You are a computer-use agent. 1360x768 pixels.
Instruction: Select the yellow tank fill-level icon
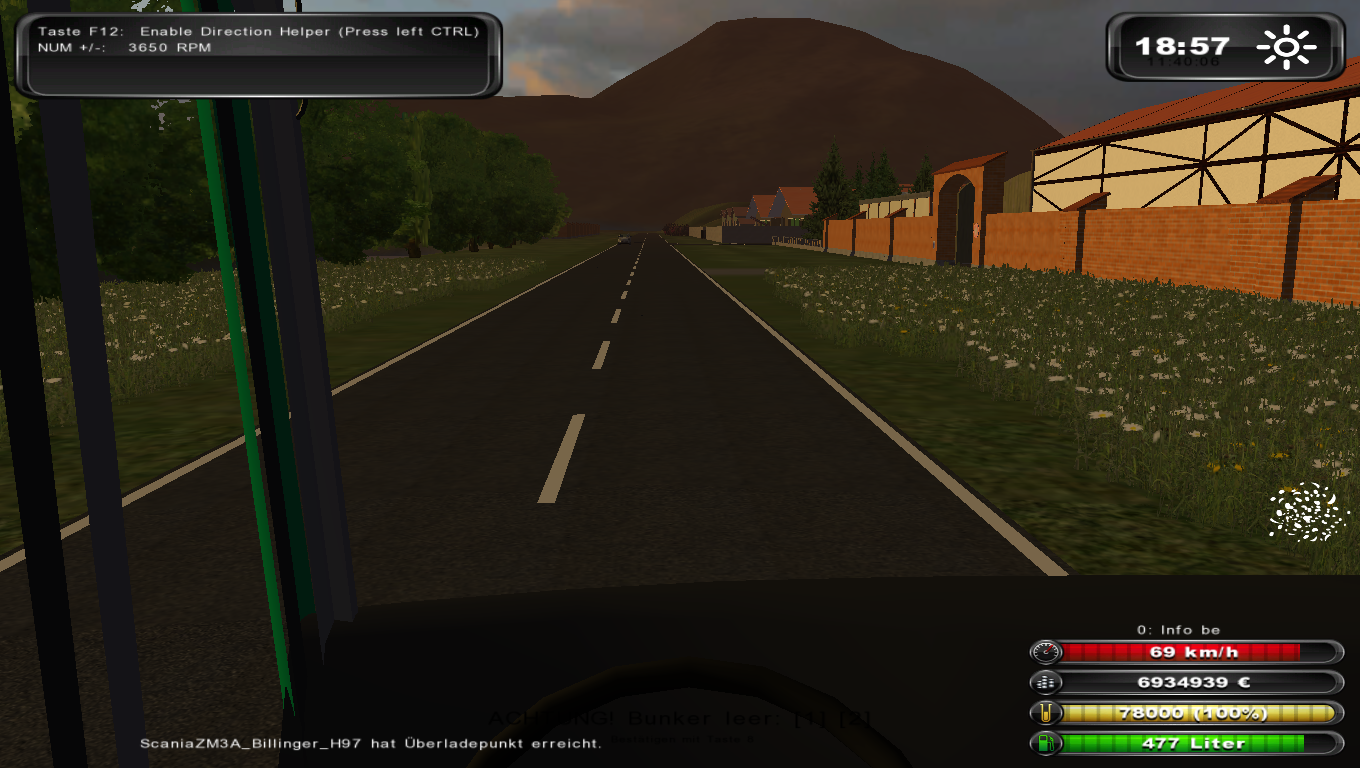point(1046,713)
